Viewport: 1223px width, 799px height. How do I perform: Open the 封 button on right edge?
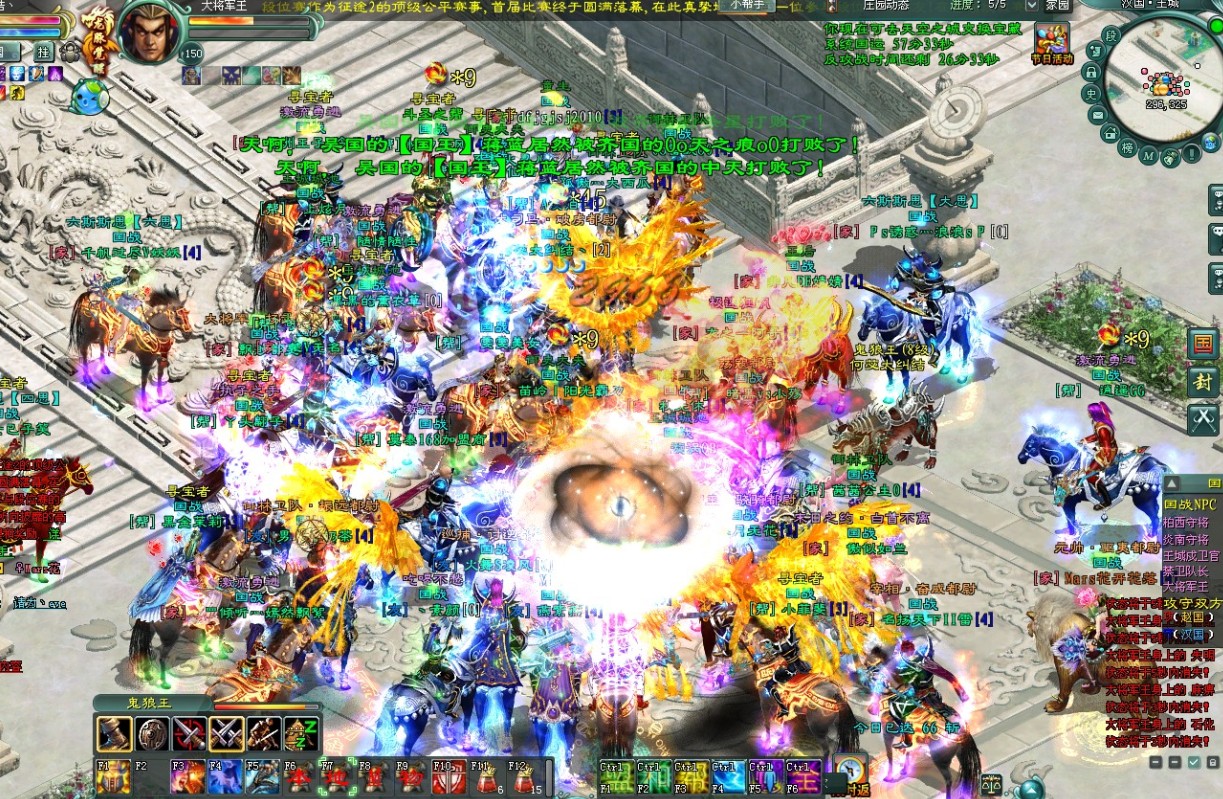1203,381
